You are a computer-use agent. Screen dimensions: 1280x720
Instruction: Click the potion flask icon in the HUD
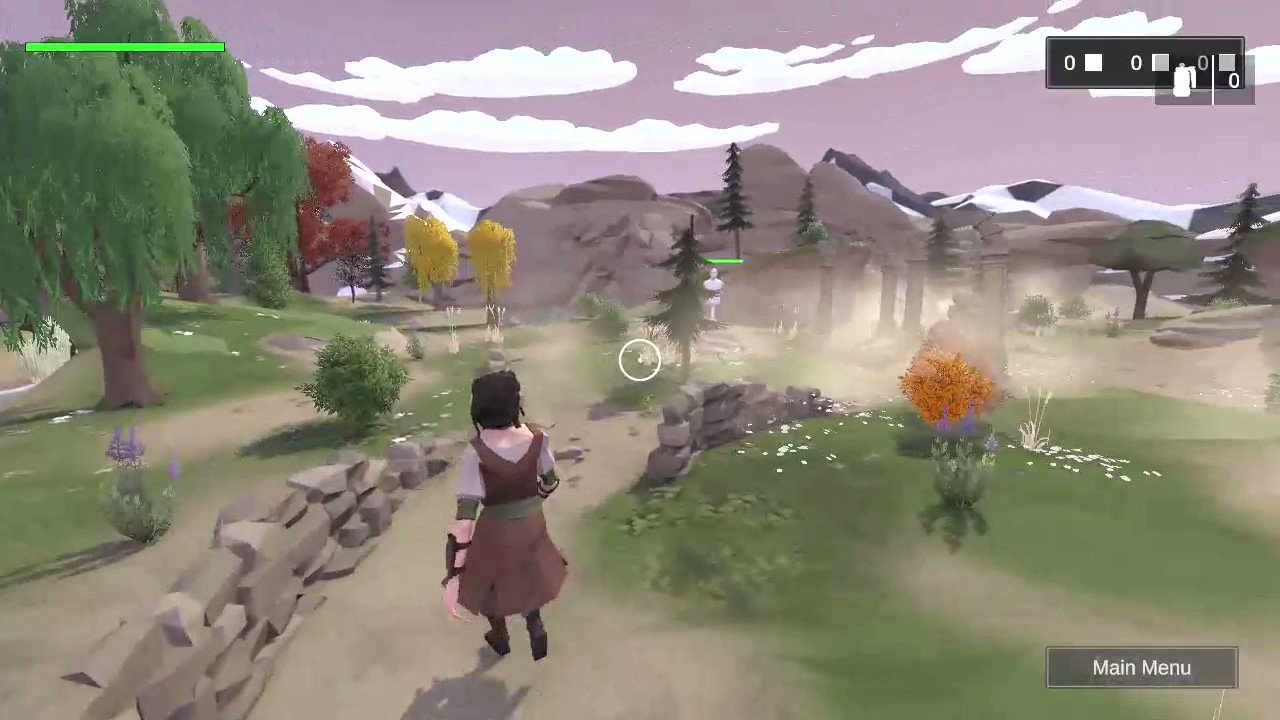coord(1182,80)
